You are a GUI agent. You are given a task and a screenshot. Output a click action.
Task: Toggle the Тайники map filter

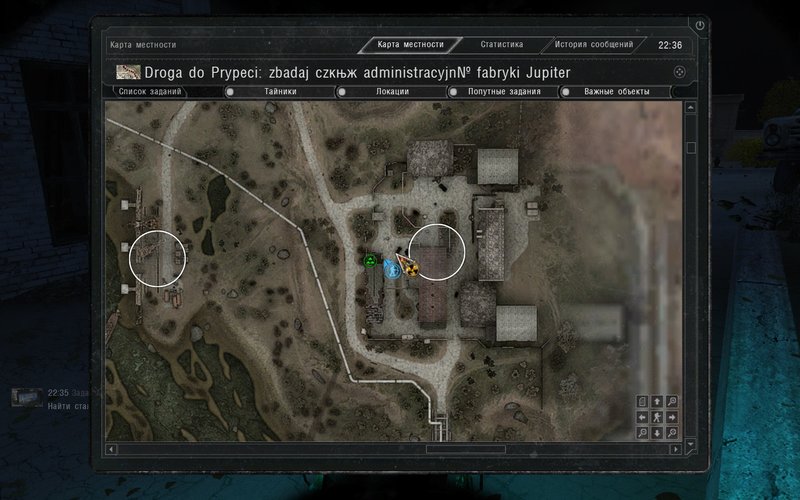pyautogui.click(x=280, y=92)
